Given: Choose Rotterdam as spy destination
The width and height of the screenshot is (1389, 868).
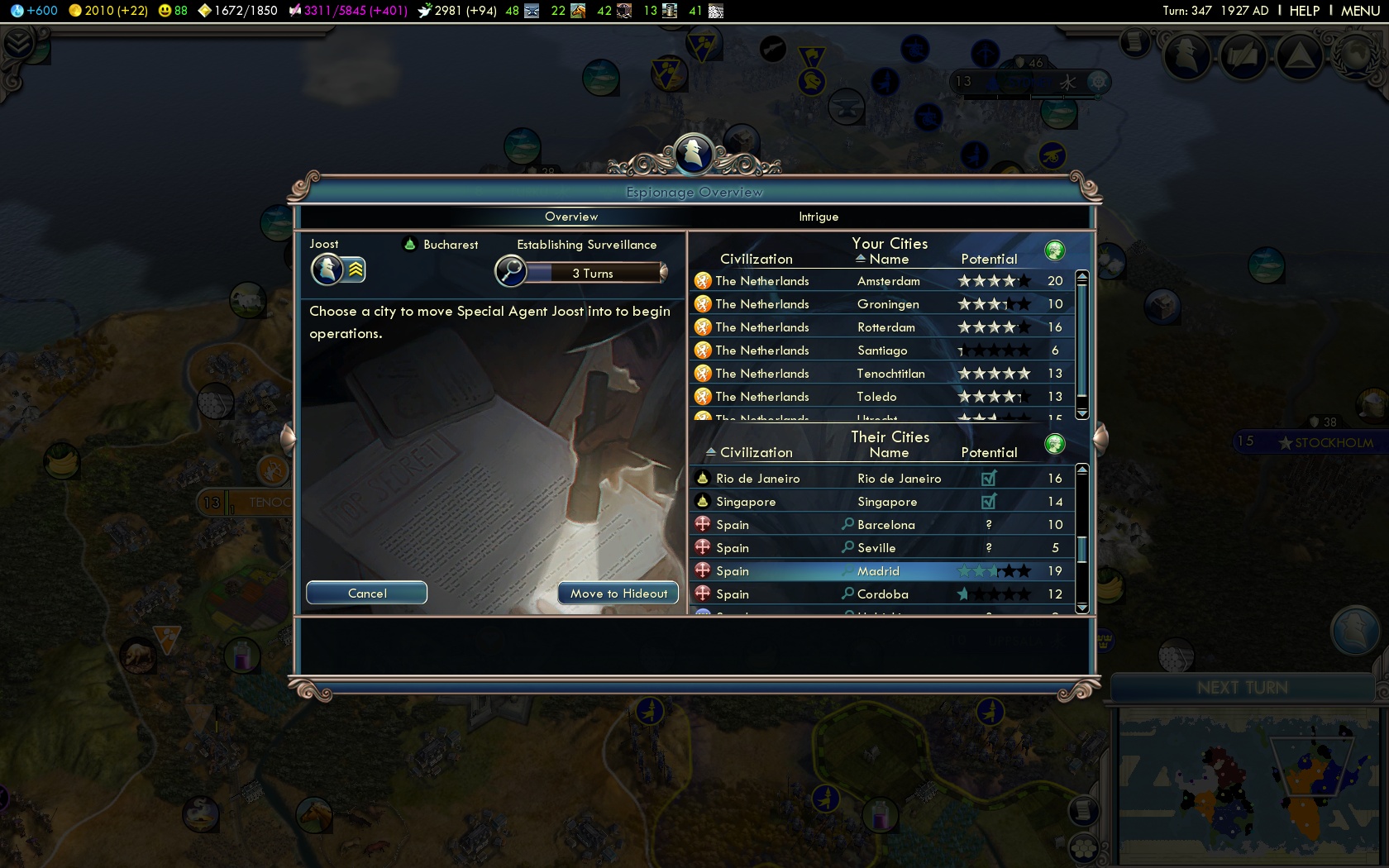Looking at the screenshot, I should [885, 327].
